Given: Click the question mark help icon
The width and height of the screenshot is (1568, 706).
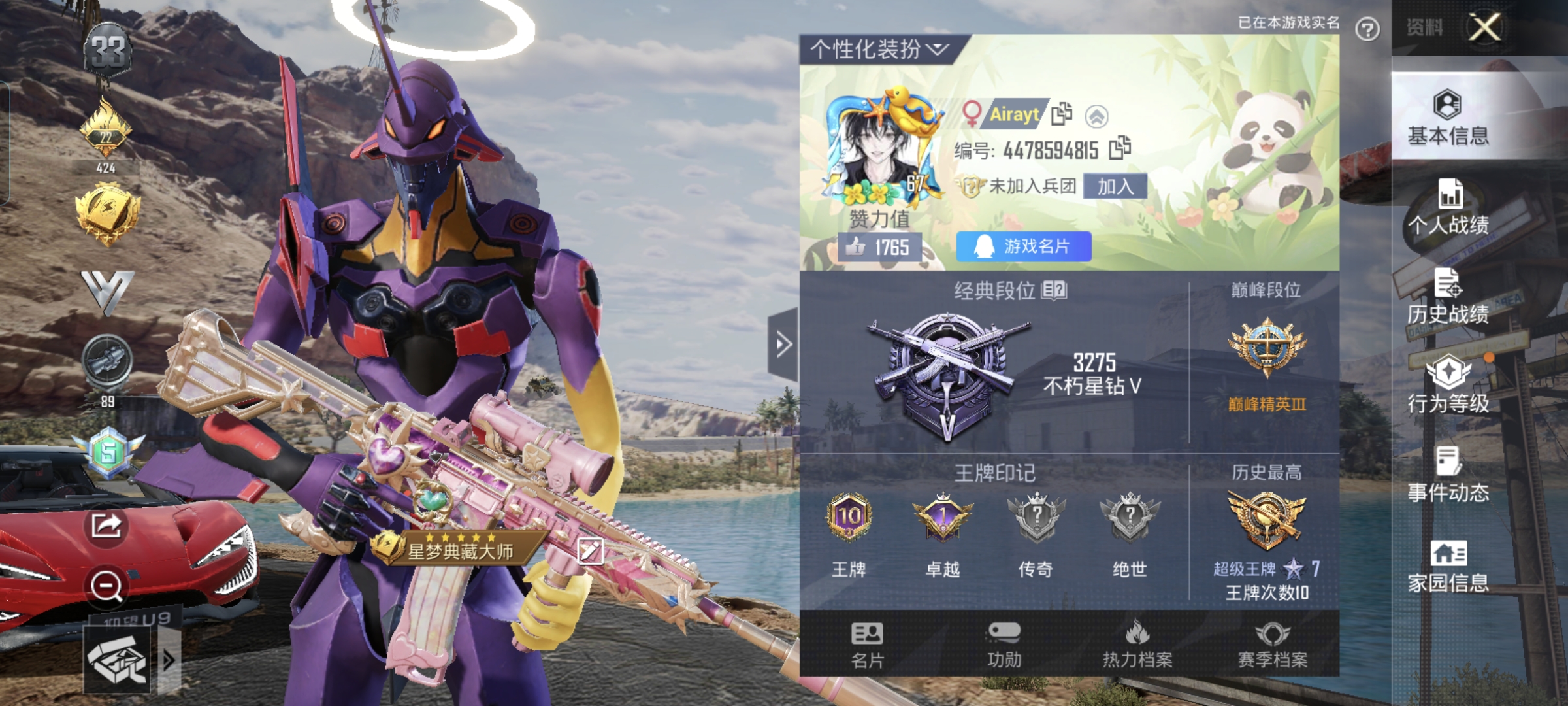Looking at the screenshot, I should tap(1367, 29).
